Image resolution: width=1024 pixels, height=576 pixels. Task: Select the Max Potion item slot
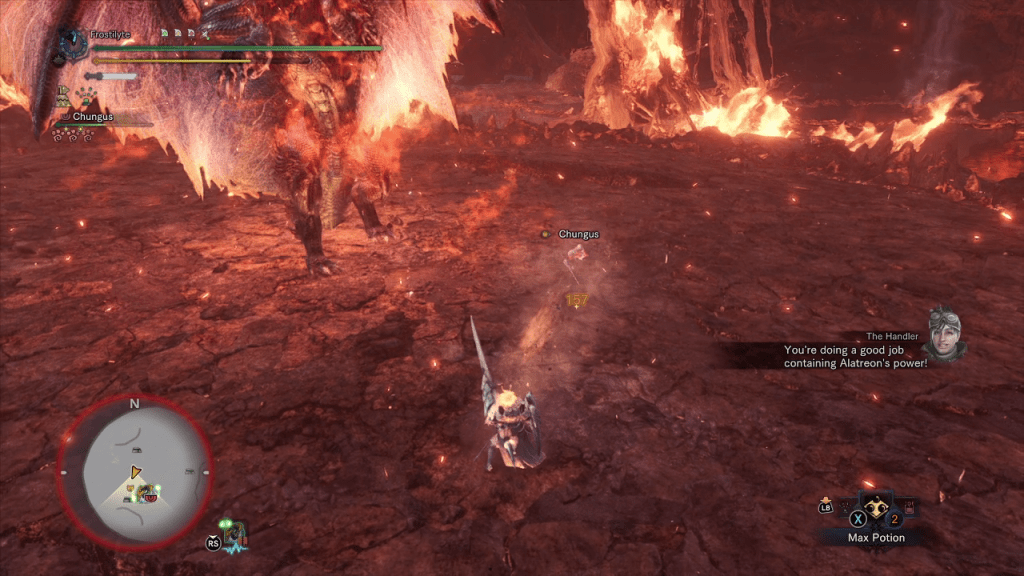coord(876,507)
